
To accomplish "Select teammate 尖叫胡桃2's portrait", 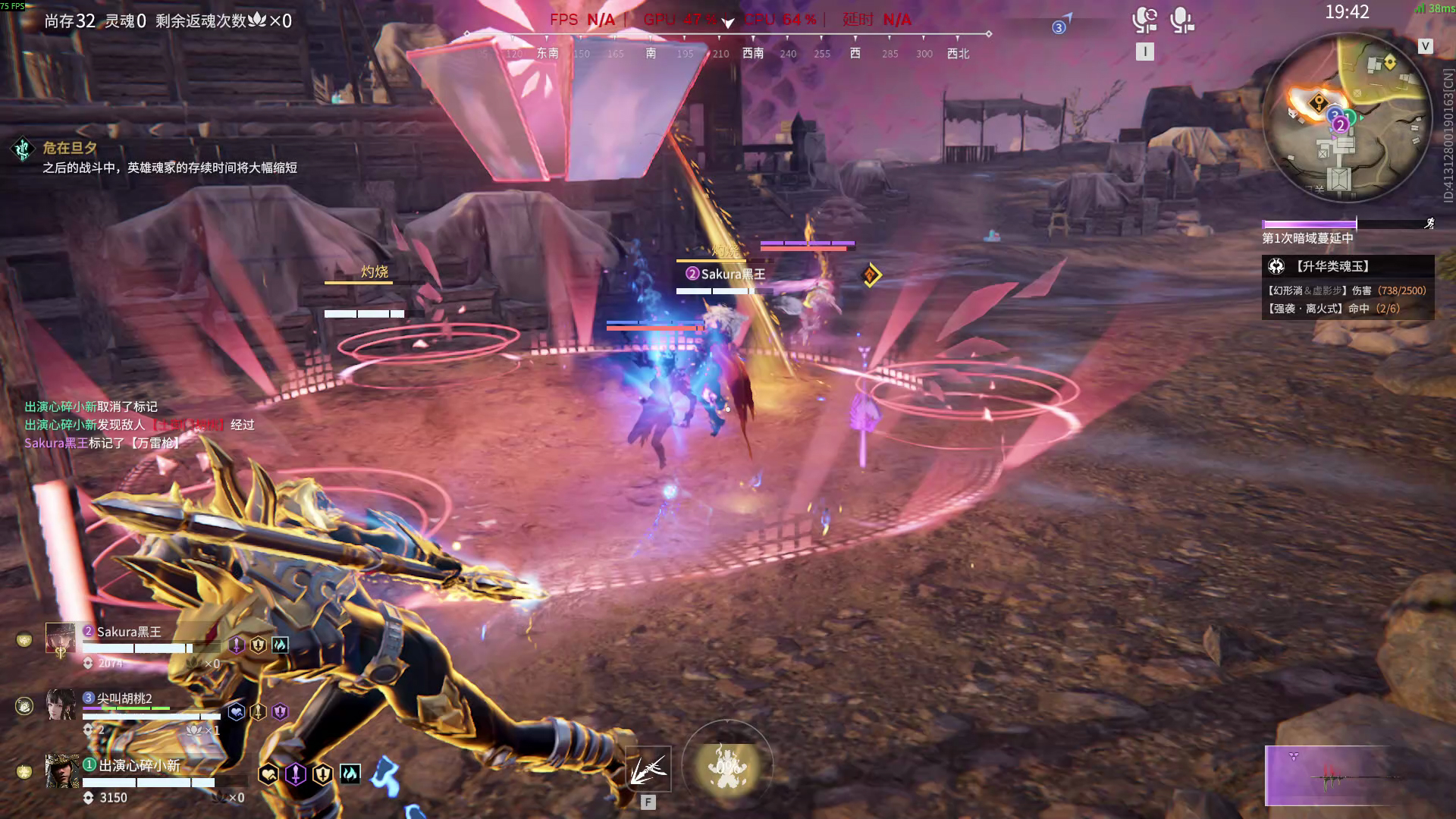I will (x=60, y=704).
